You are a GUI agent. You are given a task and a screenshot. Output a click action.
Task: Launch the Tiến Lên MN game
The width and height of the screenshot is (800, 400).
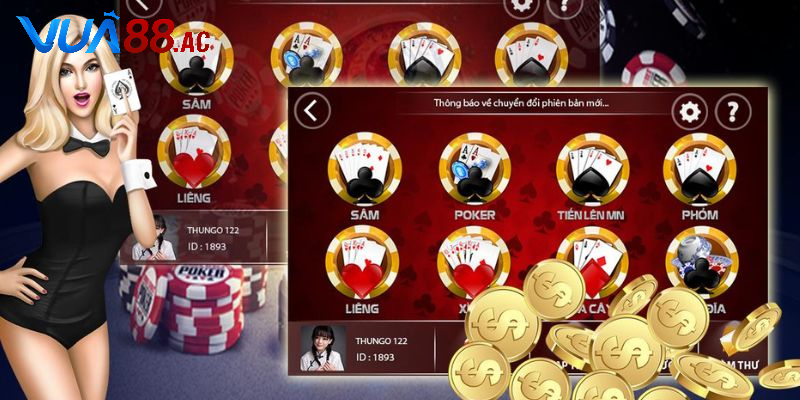591,170
